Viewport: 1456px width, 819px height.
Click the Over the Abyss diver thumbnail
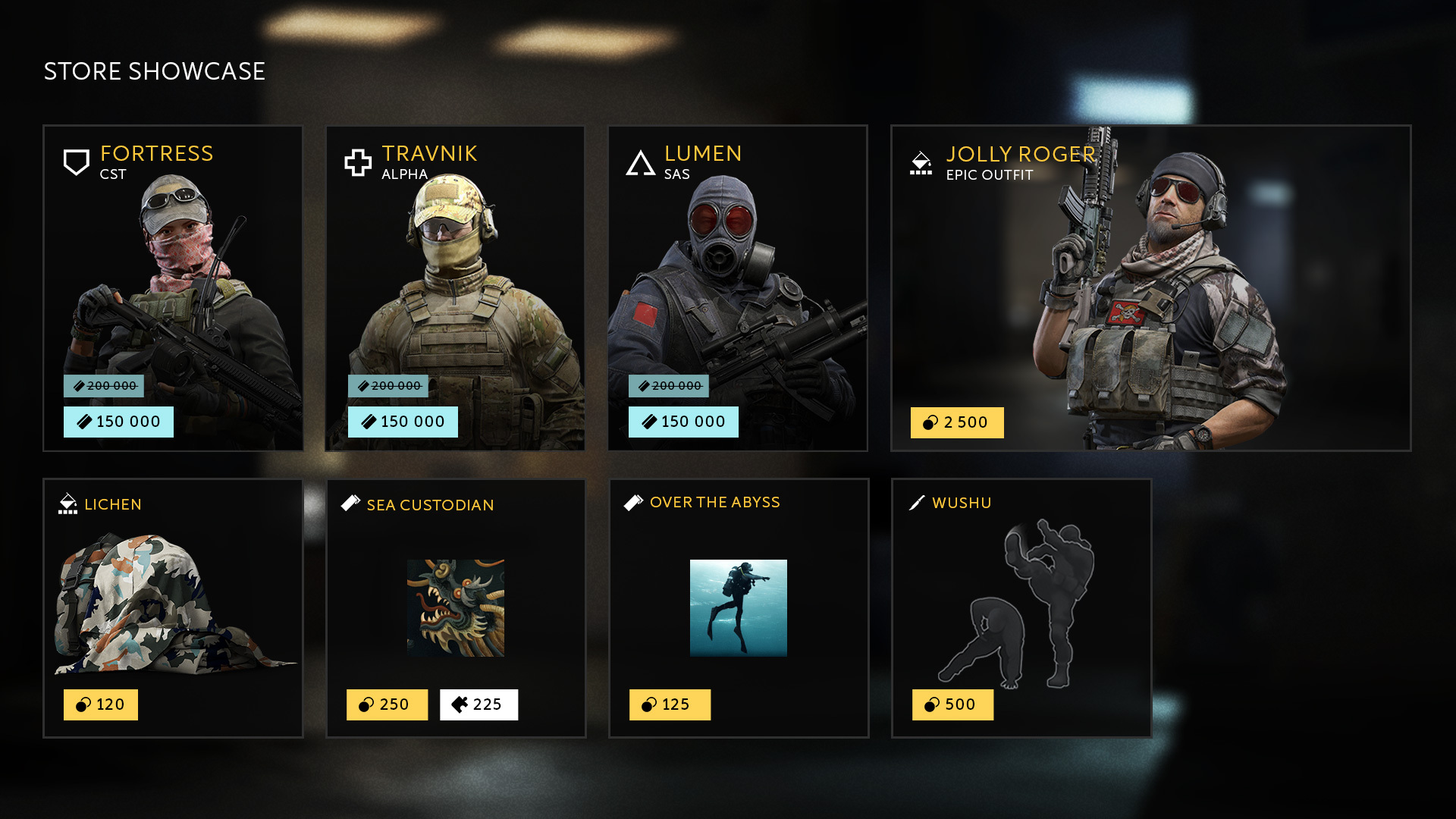(x=739, y=608)
